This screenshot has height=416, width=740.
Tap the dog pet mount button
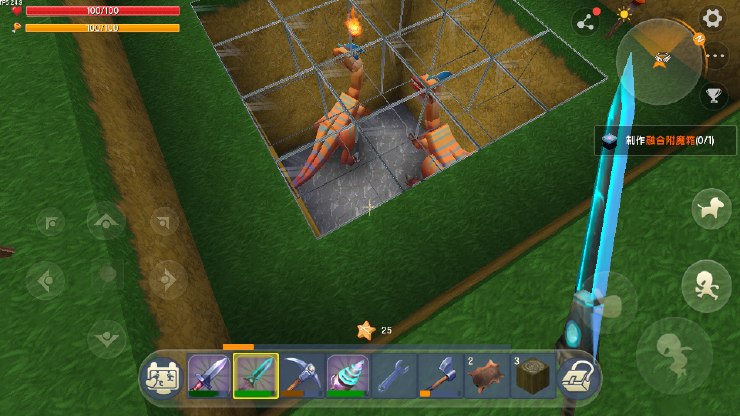pos(711,209)
